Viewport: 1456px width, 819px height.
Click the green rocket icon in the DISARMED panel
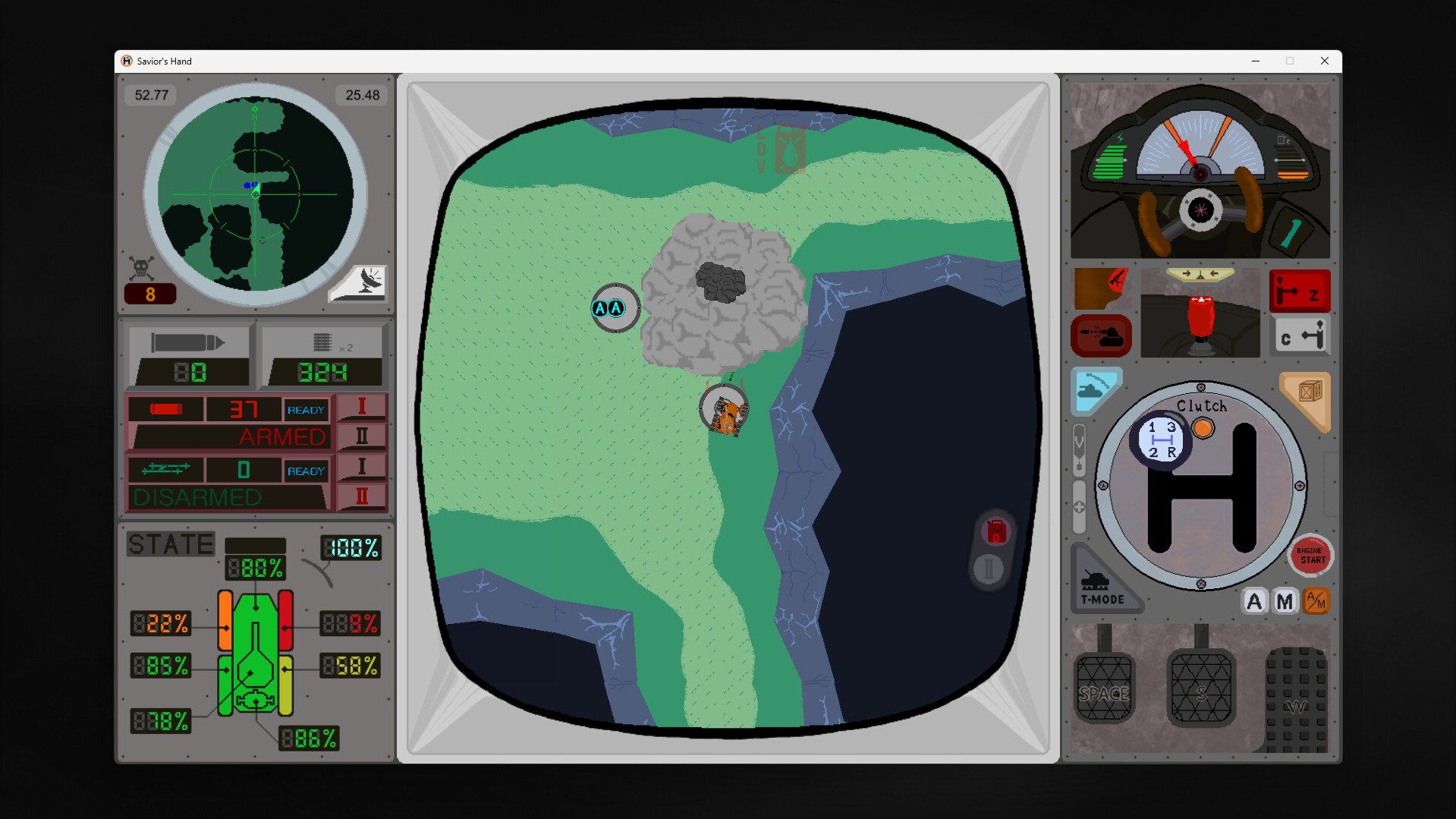(x=165, y=469)
